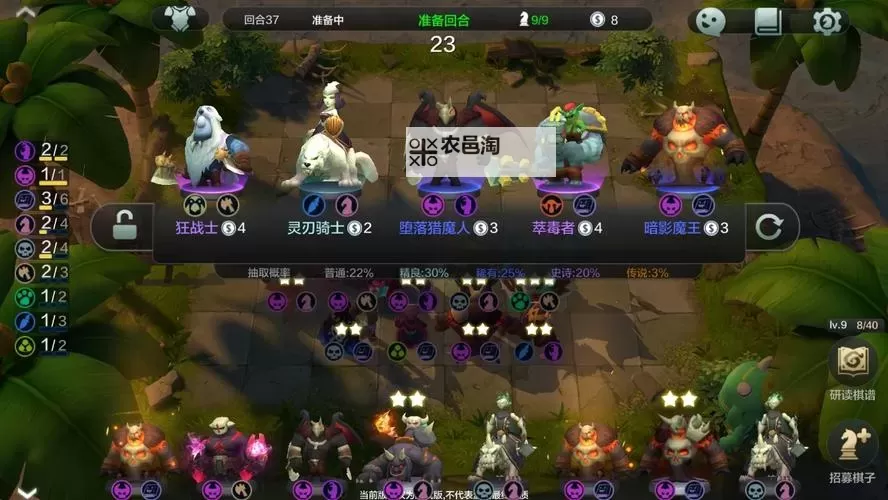View the synergy showing 2/3

39,272
